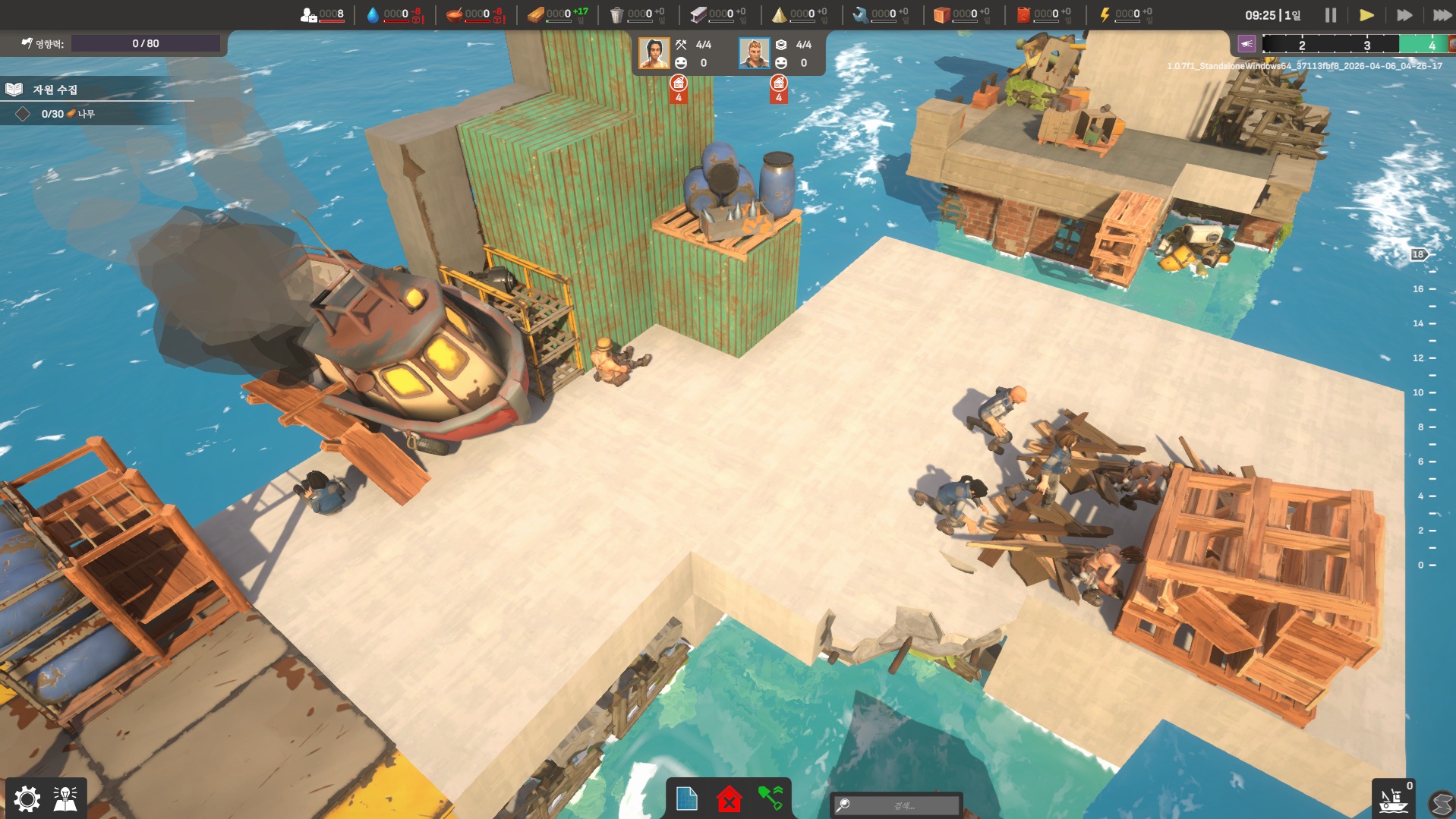Open the lightbulb book tips guide
The width and height of the screenshot is (1456, 819).
(x=66, y=799)
